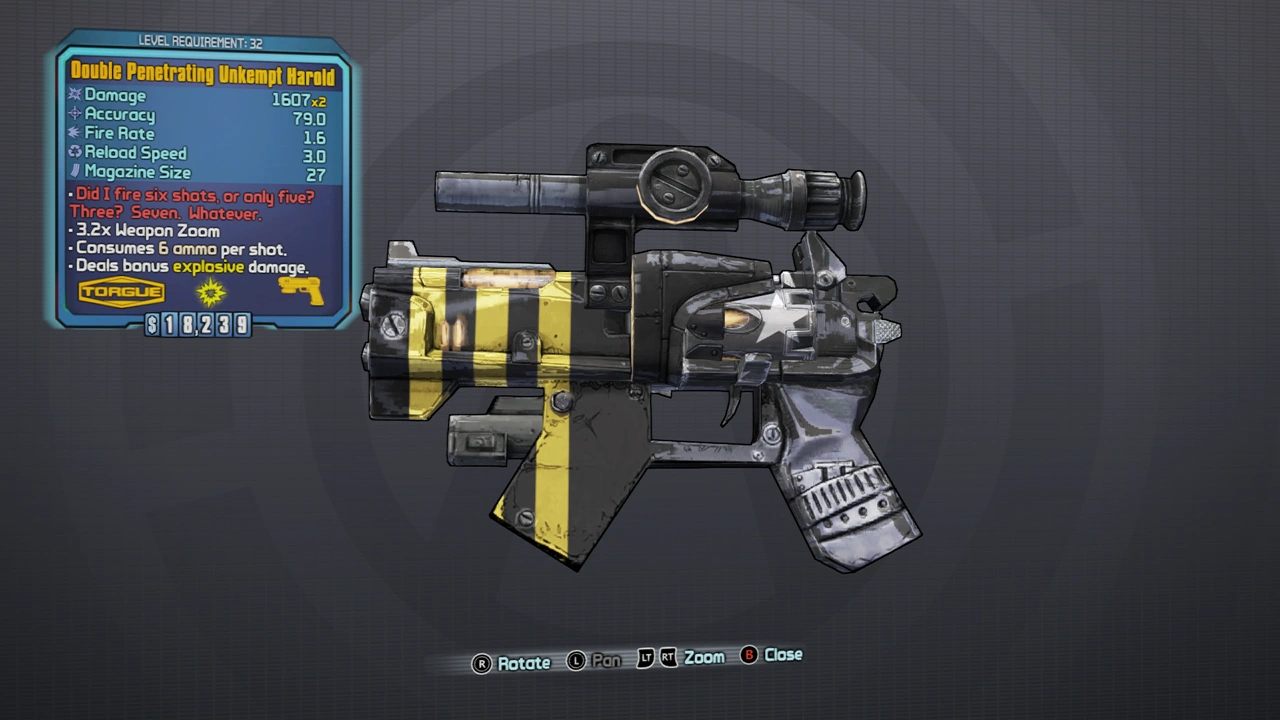Click the R button Rotate prompt
The height and width of the screenshot is (720, 1280).
[482, 662]
